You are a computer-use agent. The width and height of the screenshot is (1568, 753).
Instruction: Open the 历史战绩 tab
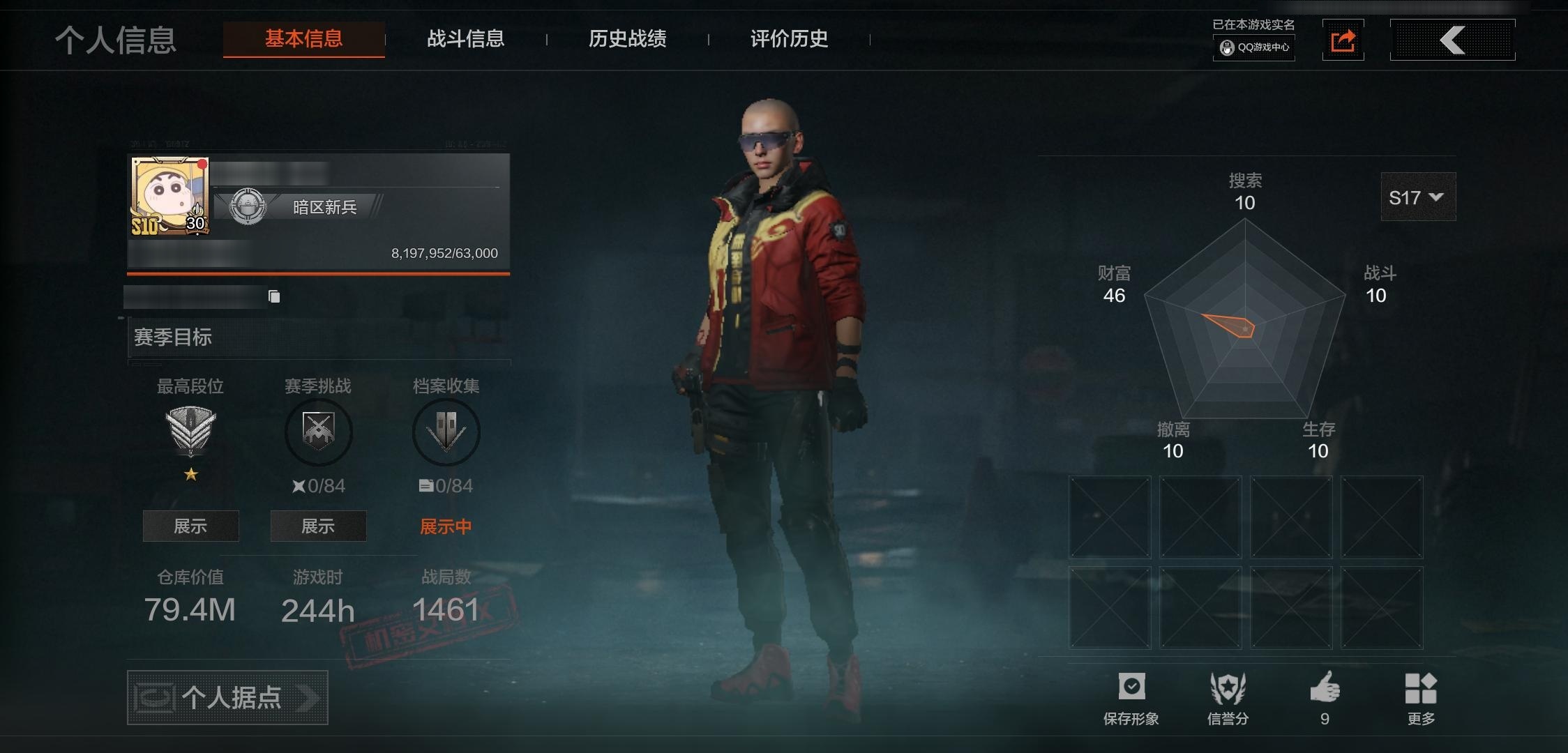click(x=626, y=40)
